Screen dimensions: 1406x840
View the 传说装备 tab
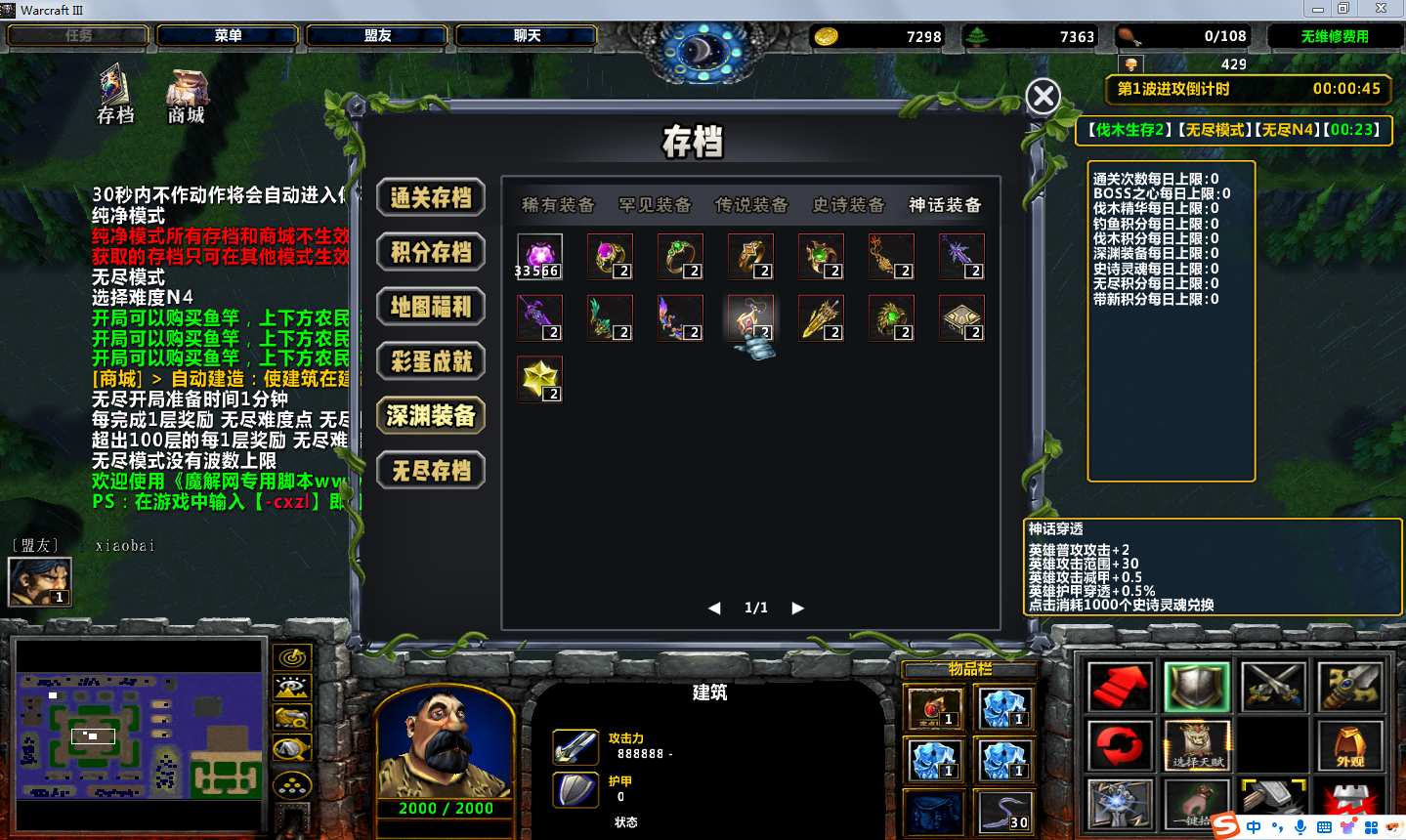point(751,205)
